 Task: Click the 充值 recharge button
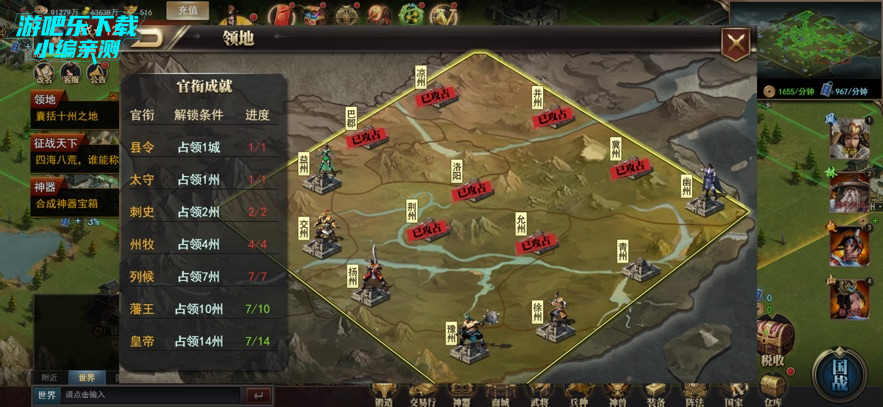click(187, 12)
